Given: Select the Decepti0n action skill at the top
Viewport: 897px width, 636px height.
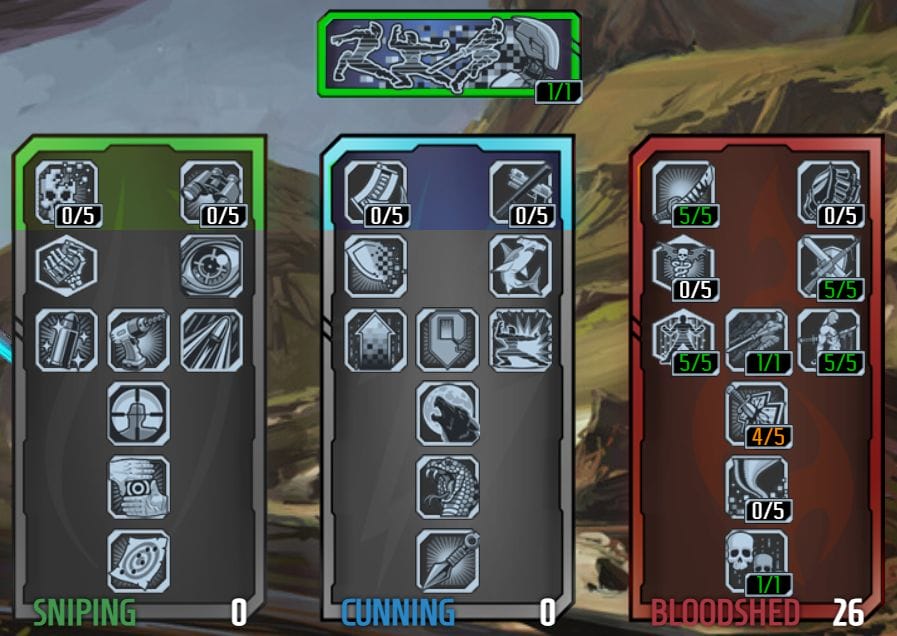Looking at the screenshot, I should point(449,53).
